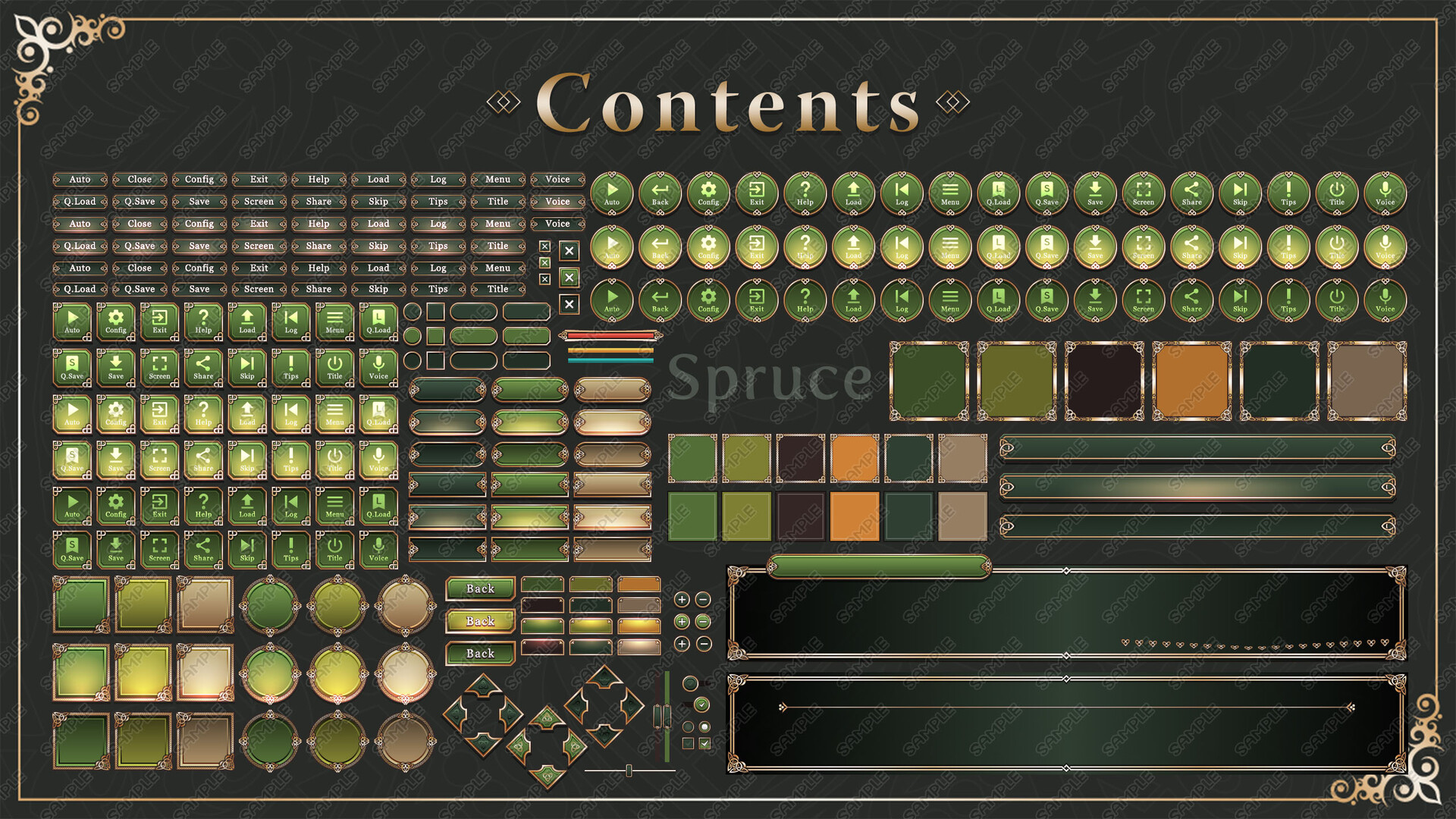This screenshot has height=819, width=1456.
Task: Select the circular Config gear icon
Action: (708, 194)
